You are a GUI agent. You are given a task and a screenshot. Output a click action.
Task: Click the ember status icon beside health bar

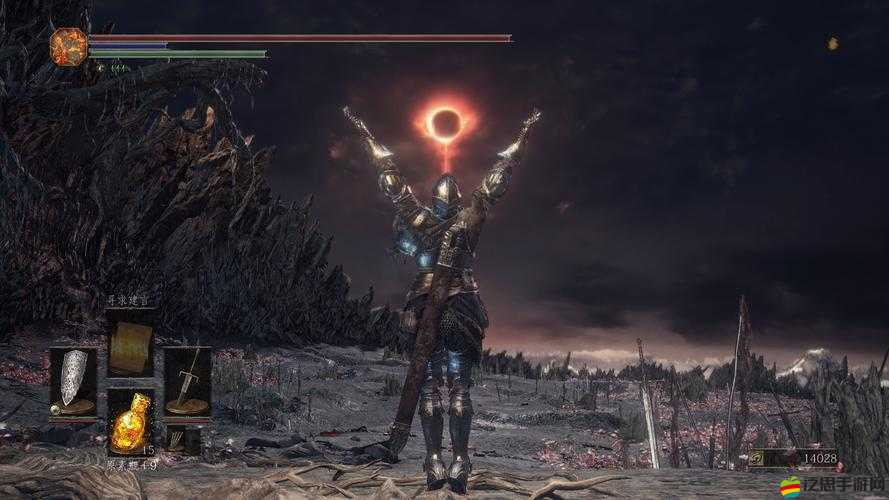[69, 47]
